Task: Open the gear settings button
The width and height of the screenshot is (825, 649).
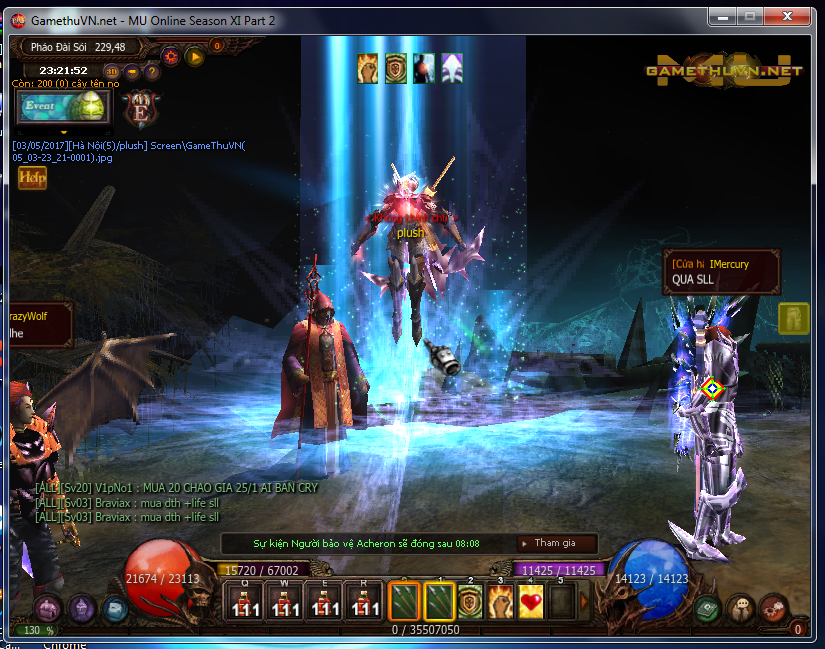Action: click(170, 56)
